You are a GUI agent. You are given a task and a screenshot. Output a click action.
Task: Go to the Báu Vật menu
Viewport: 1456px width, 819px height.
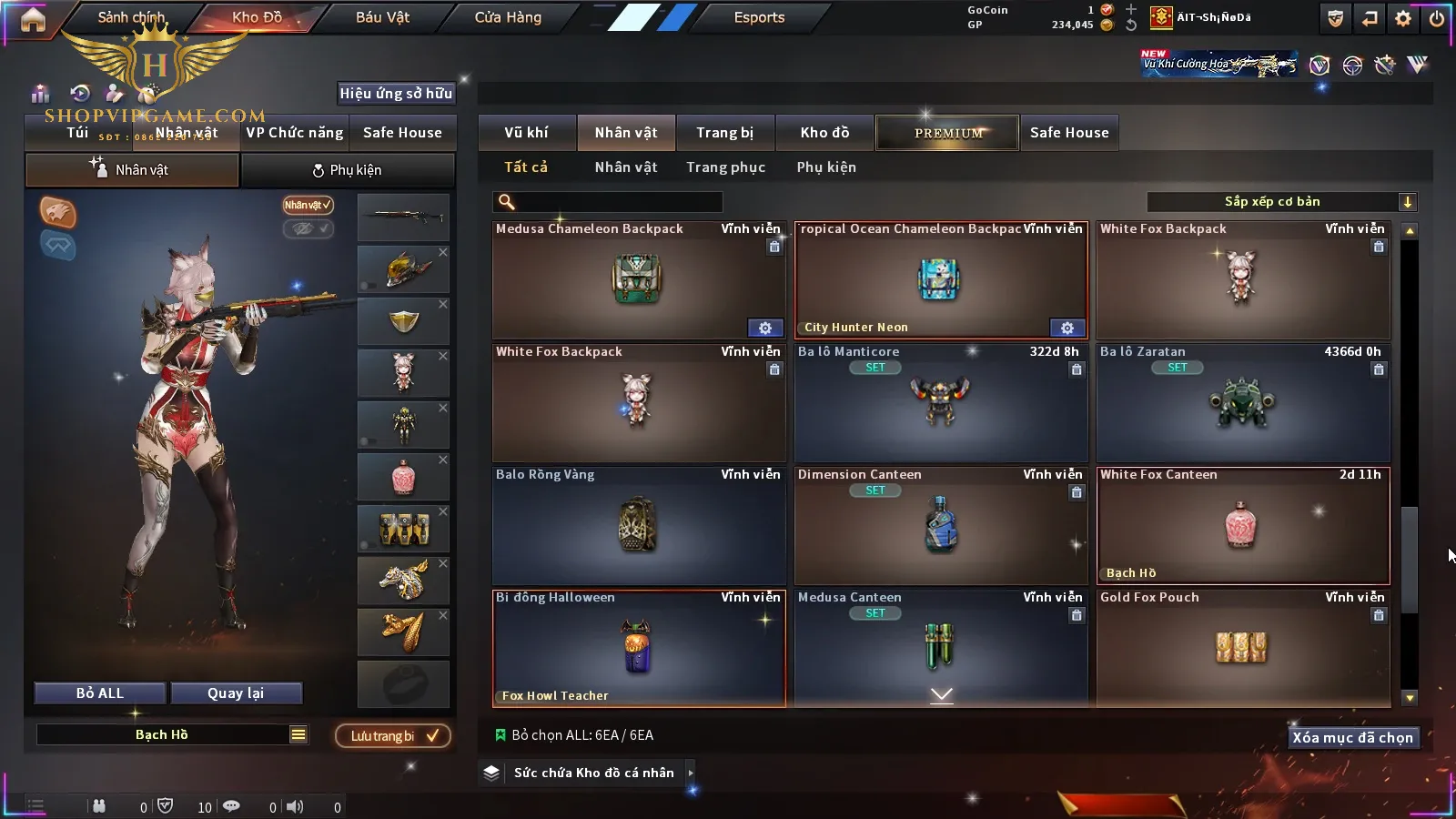[x=382, y=17]
